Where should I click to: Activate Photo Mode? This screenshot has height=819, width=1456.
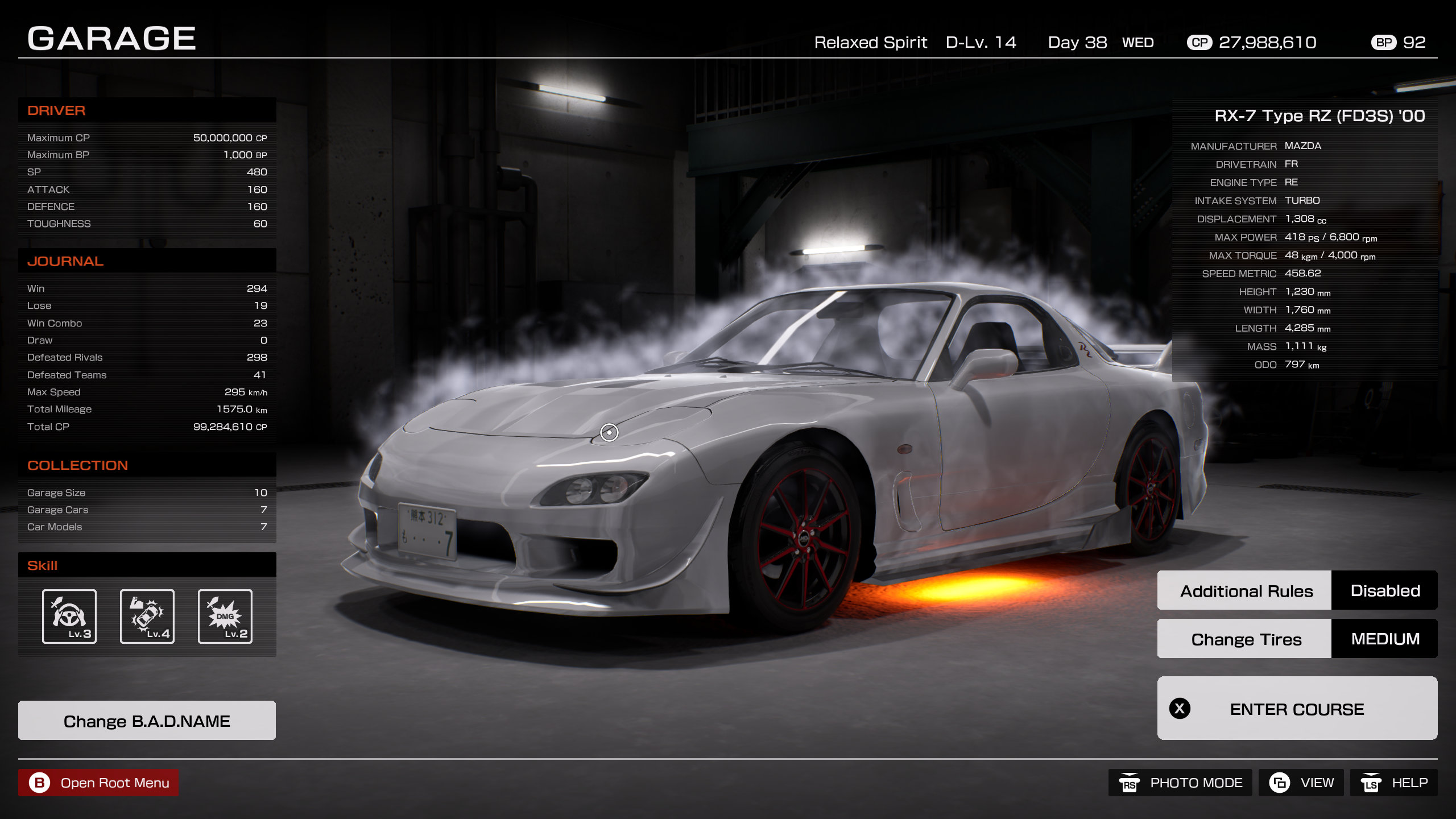pyautogui.click(x=1180, y=783)
